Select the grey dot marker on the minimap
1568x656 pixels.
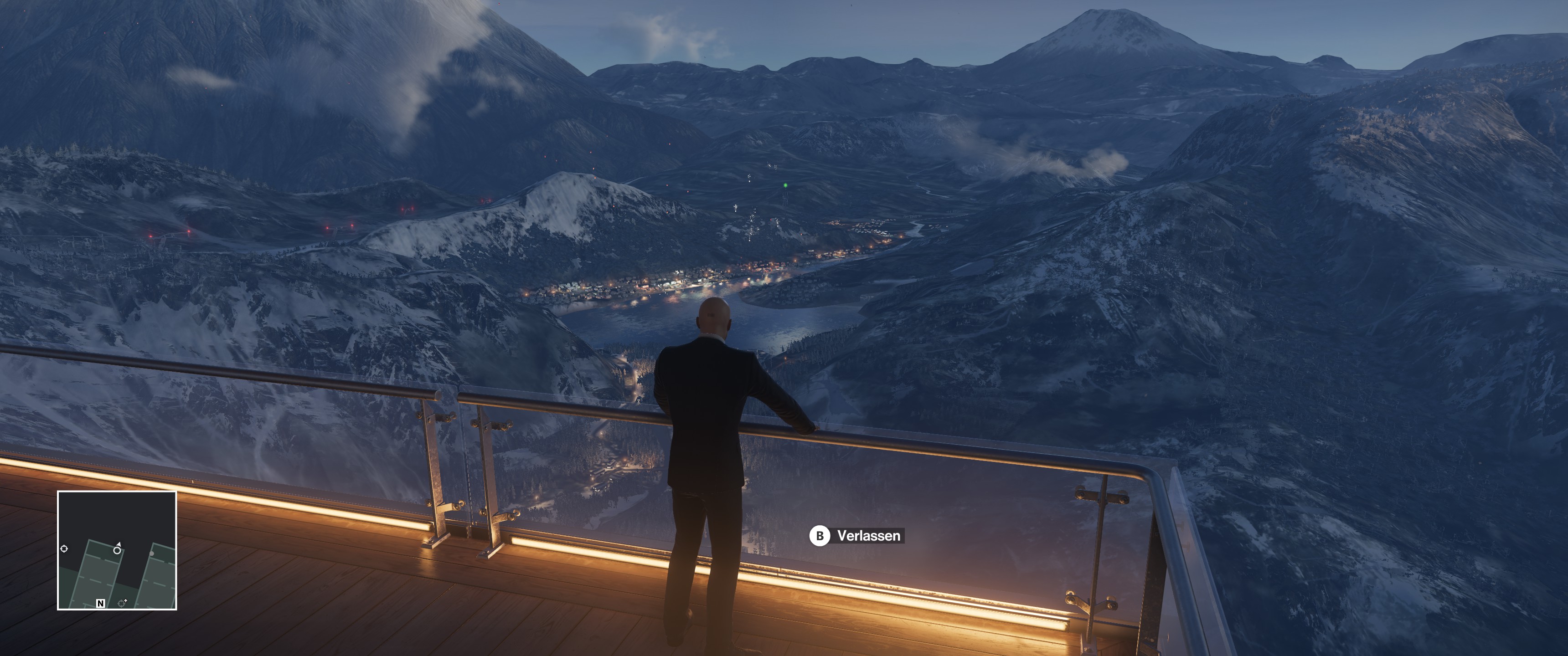pos(152,553)
